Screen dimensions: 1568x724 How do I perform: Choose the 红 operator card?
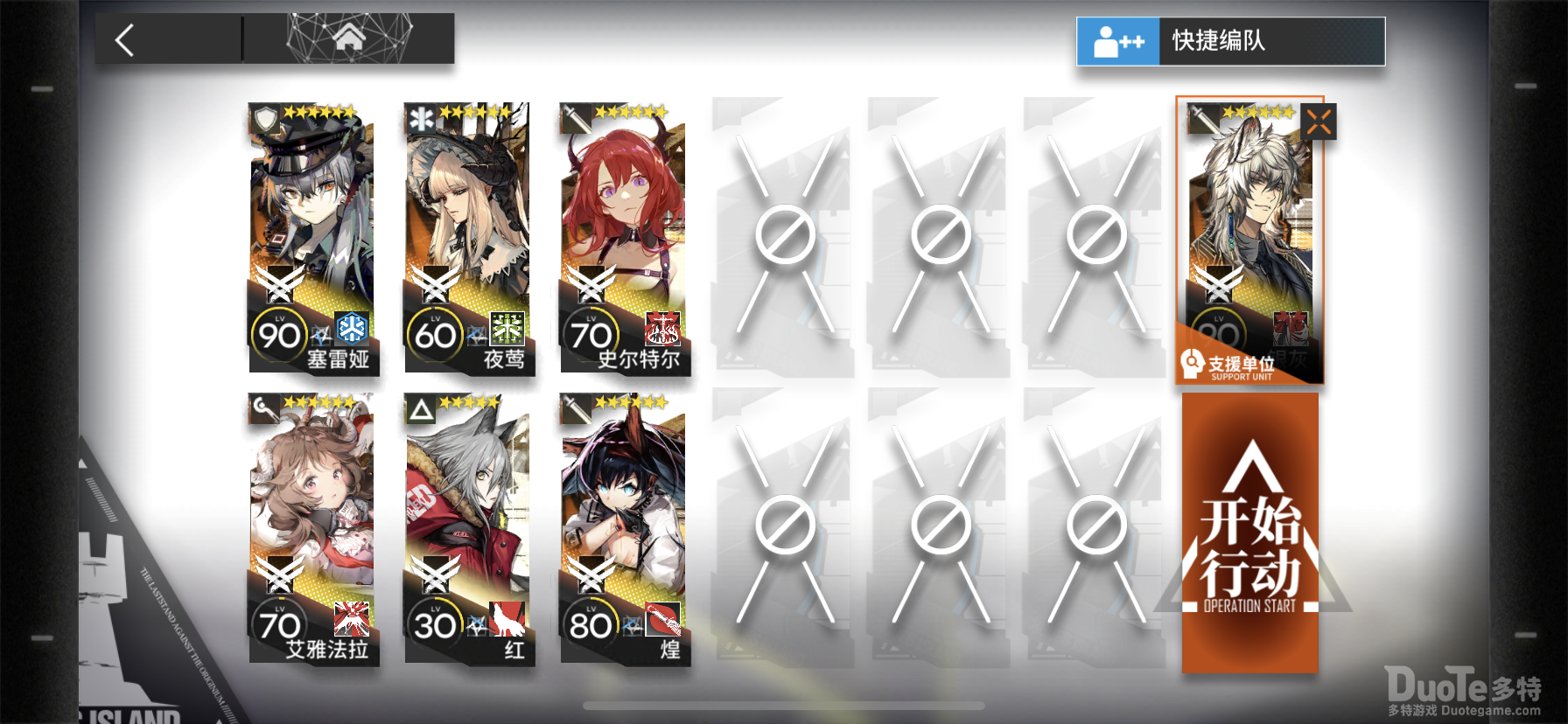468,529
